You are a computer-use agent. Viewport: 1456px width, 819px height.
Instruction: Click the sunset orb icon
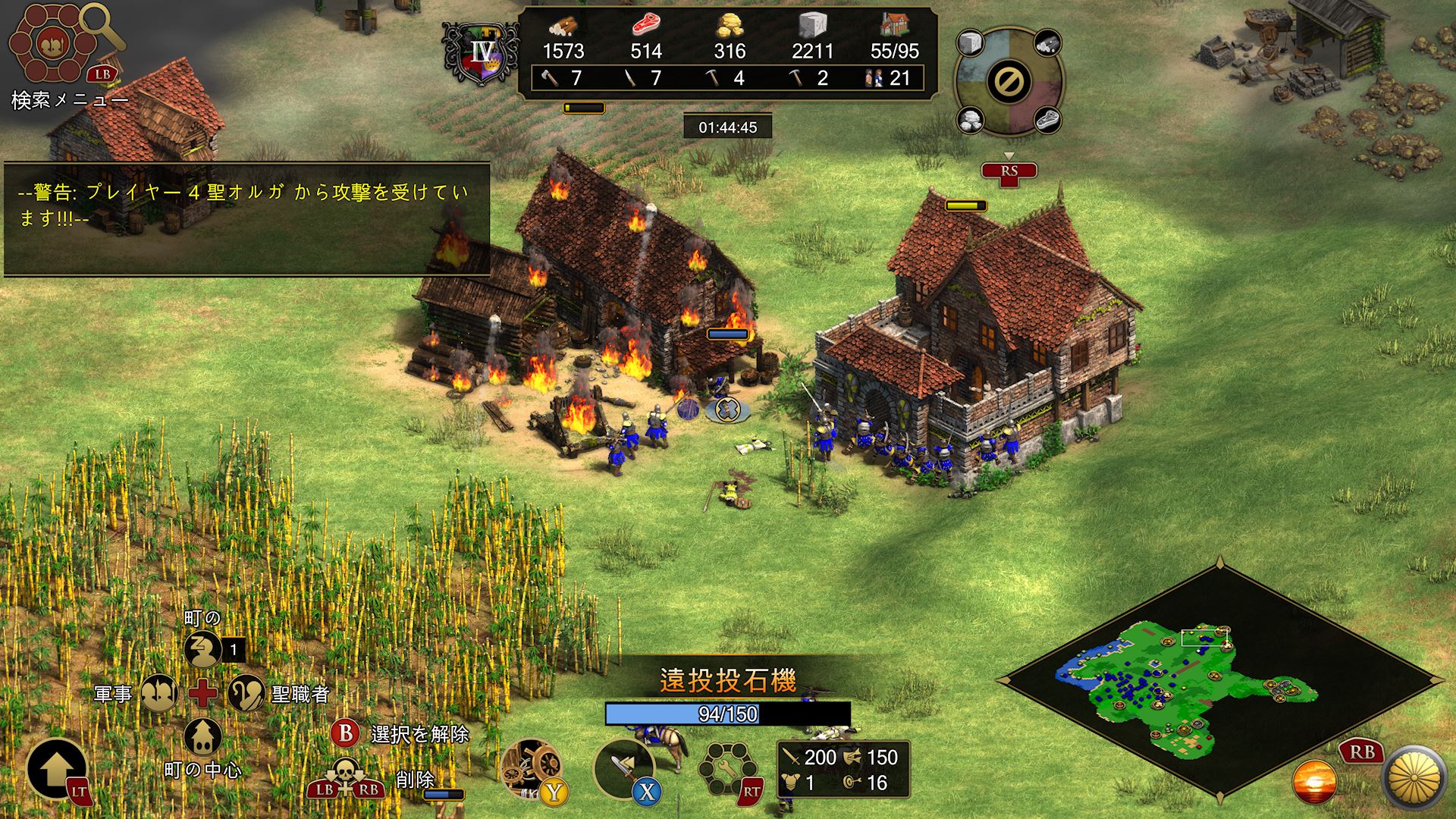1314,783
